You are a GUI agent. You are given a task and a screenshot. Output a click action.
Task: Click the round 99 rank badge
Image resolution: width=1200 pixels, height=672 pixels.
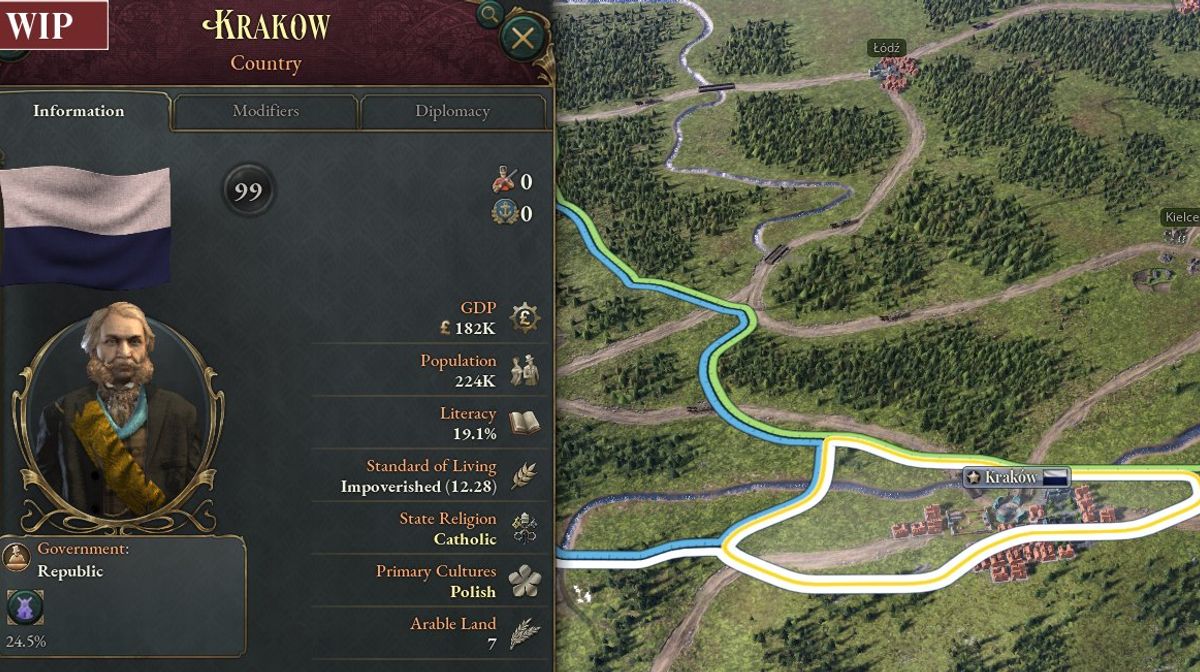[x=248, y=191]
